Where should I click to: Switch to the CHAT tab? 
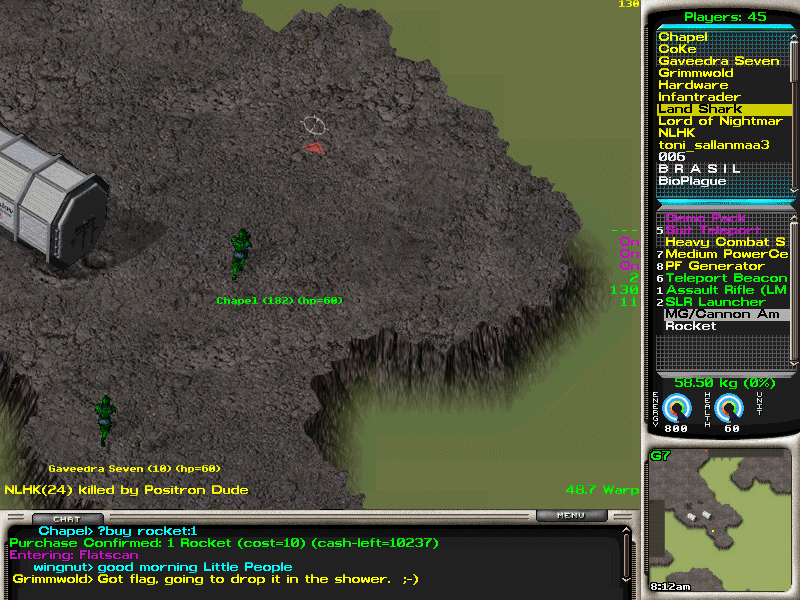coord(67,518)
